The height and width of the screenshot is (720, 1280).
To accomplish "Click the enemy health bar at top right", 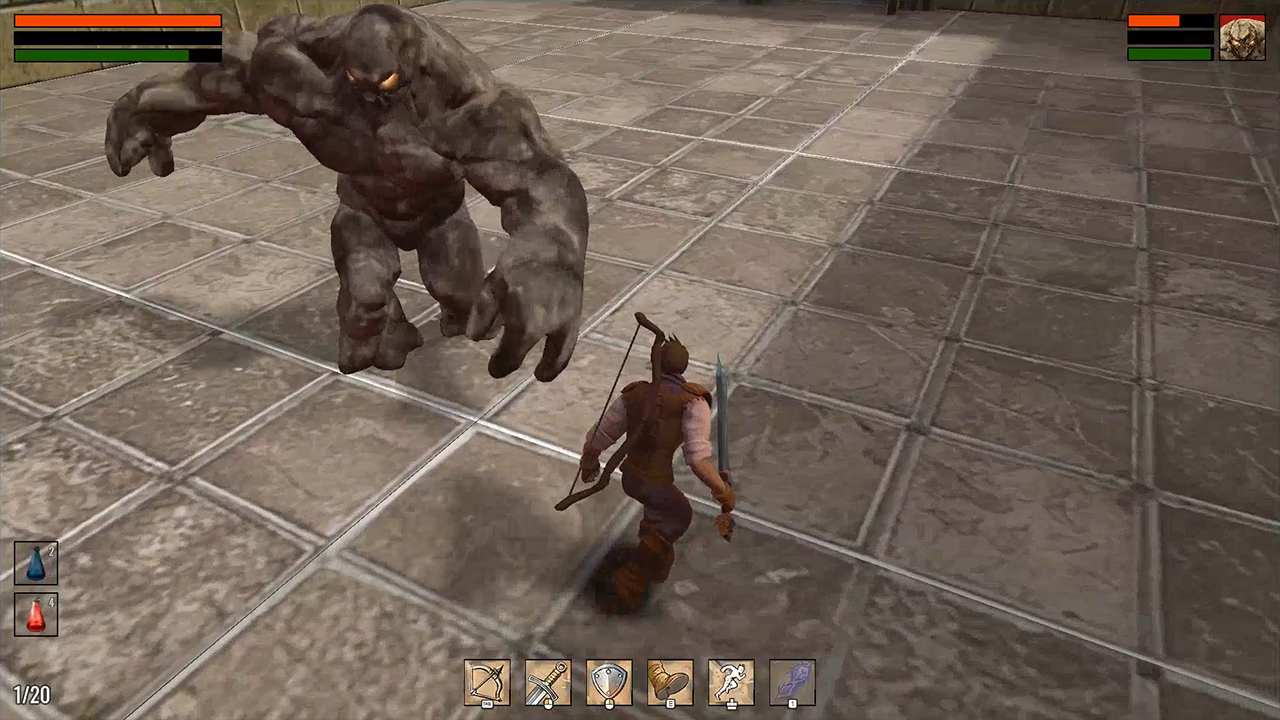I will pyautogui.click(x=1170, y=19).
